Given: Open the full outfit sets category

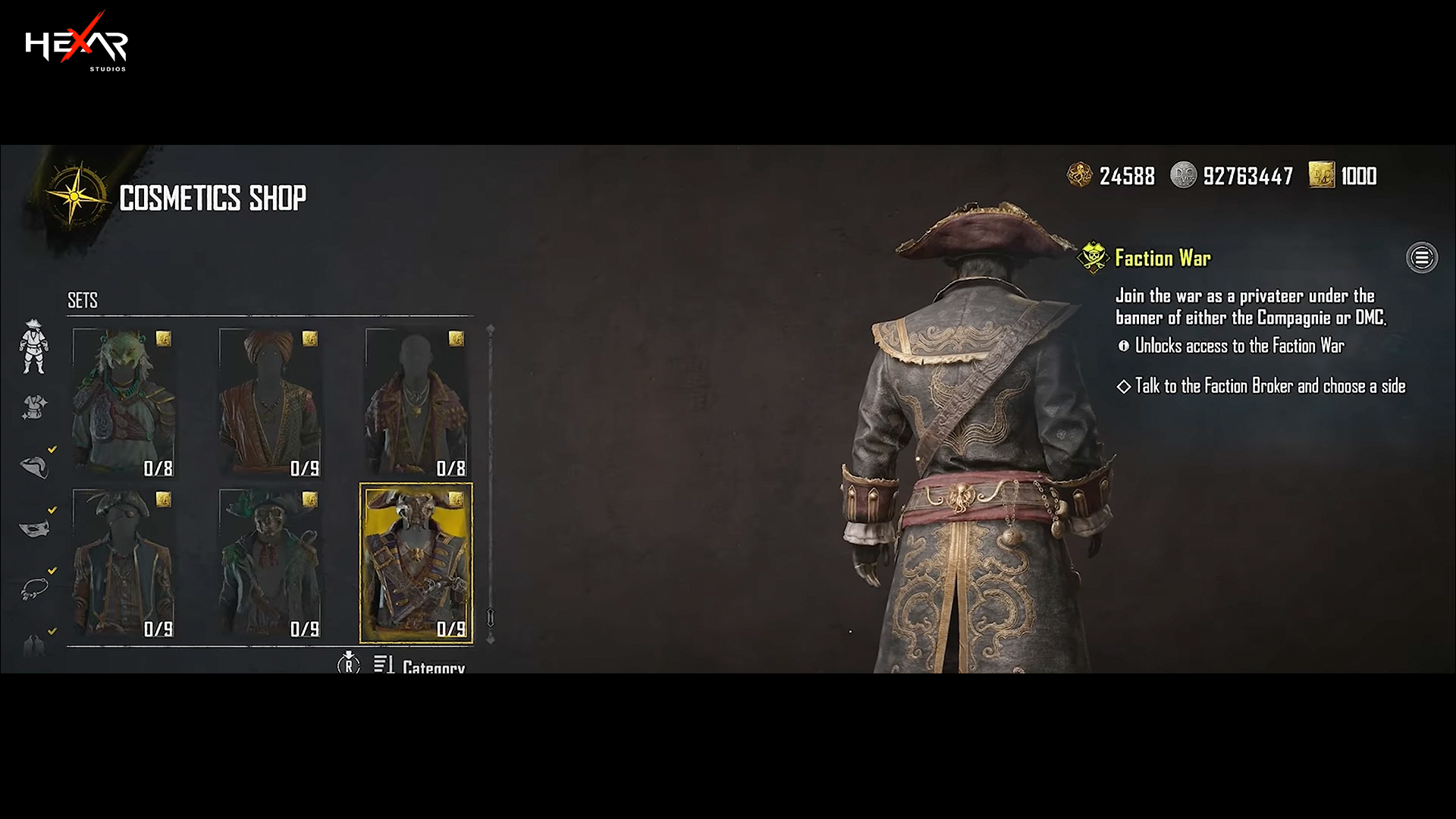Looking at the screenshot, I should click(33, 347).
